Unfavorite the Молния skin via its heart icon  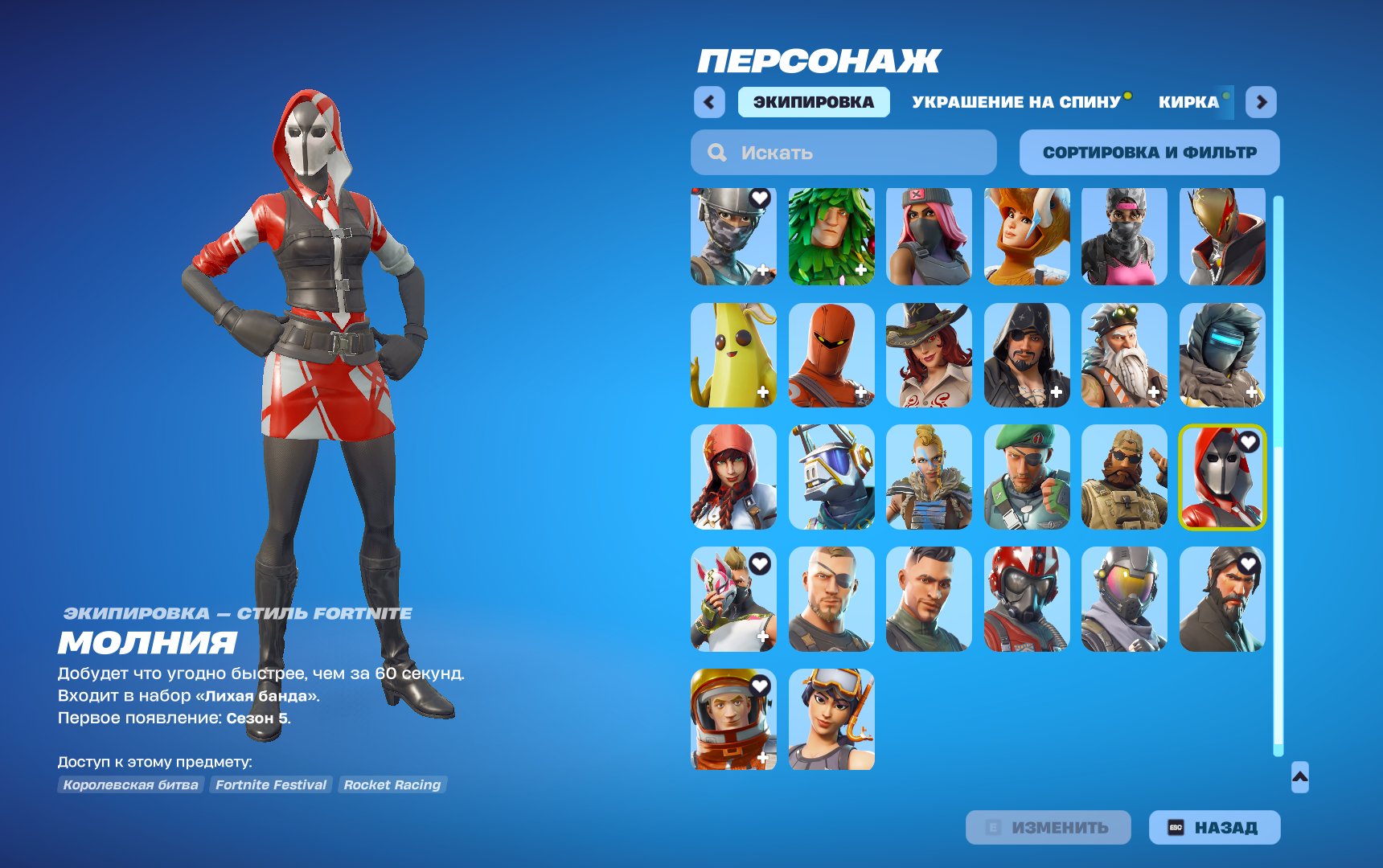(1250, 440)
